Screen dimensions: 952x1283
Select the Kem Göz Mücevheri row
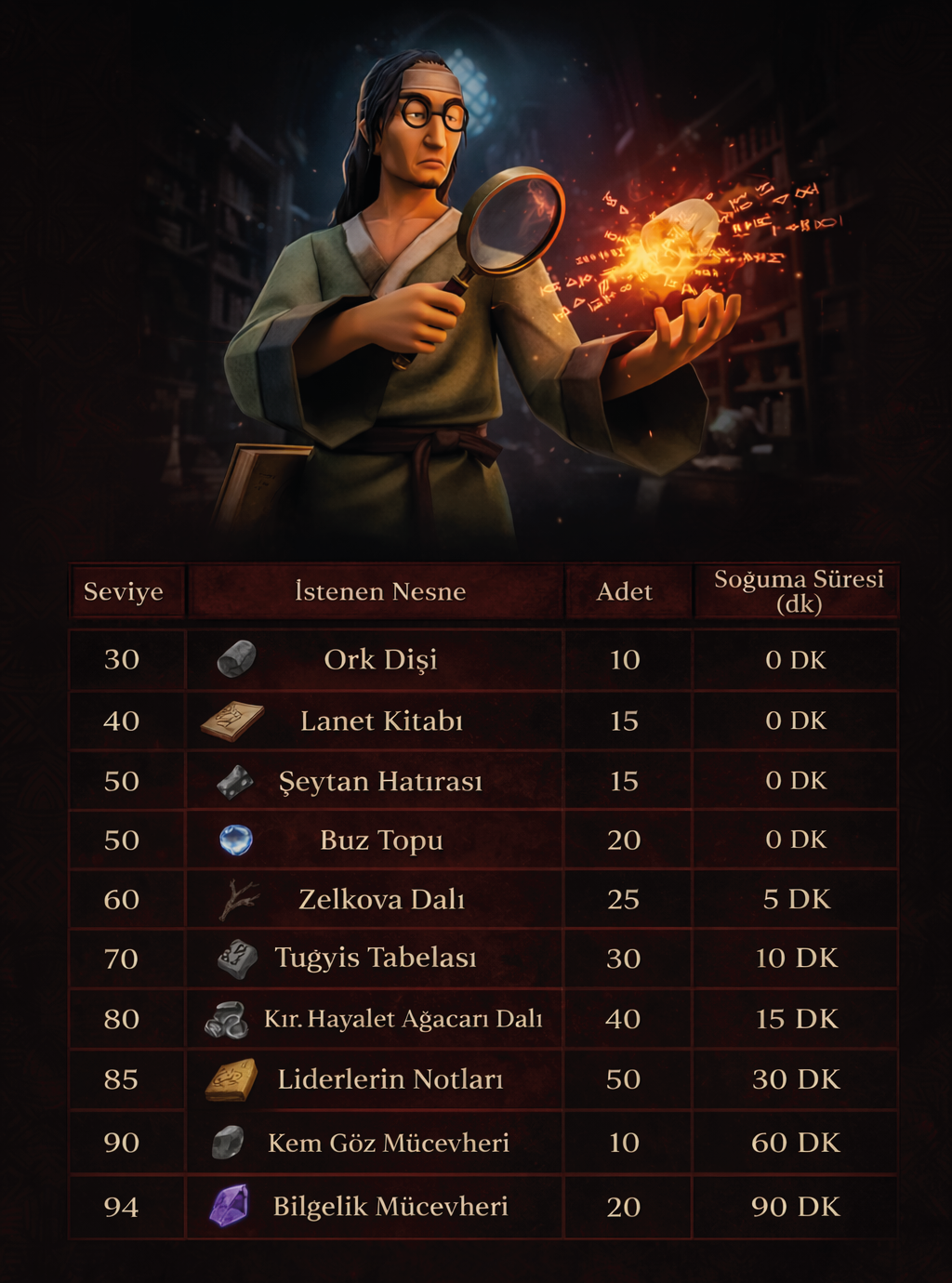pyautogui.click(x=388, y=1143)
